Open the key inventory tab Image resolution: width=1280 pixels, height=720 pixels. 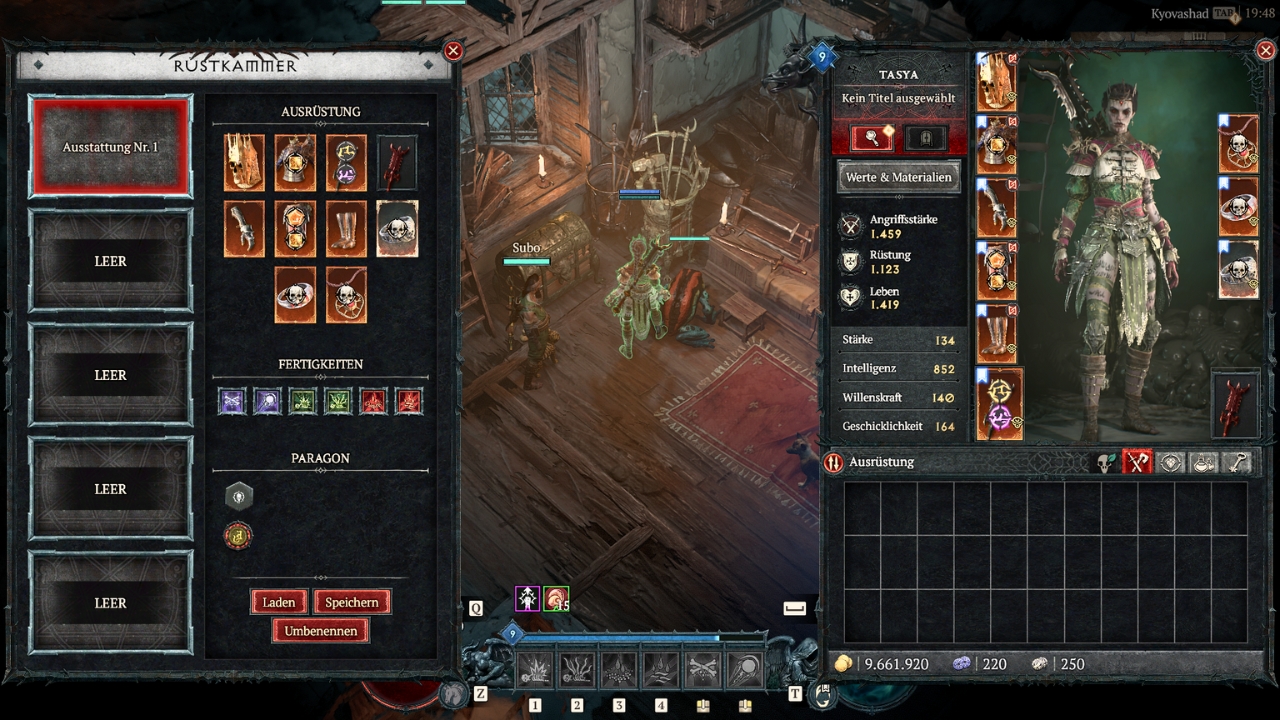1238,462
